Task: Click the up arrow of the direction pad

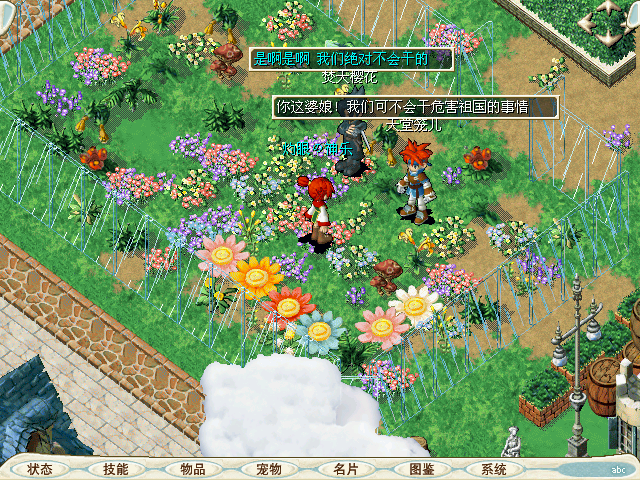Action: (x=608, y=7)
